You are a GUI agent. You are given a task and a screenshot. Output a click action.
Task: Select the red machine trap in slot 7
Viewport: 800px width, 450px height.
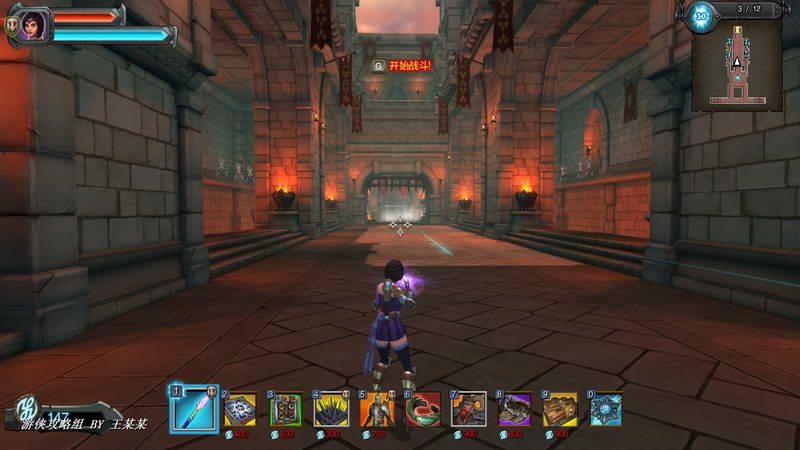pyautogui.click(x=469, y=410)
